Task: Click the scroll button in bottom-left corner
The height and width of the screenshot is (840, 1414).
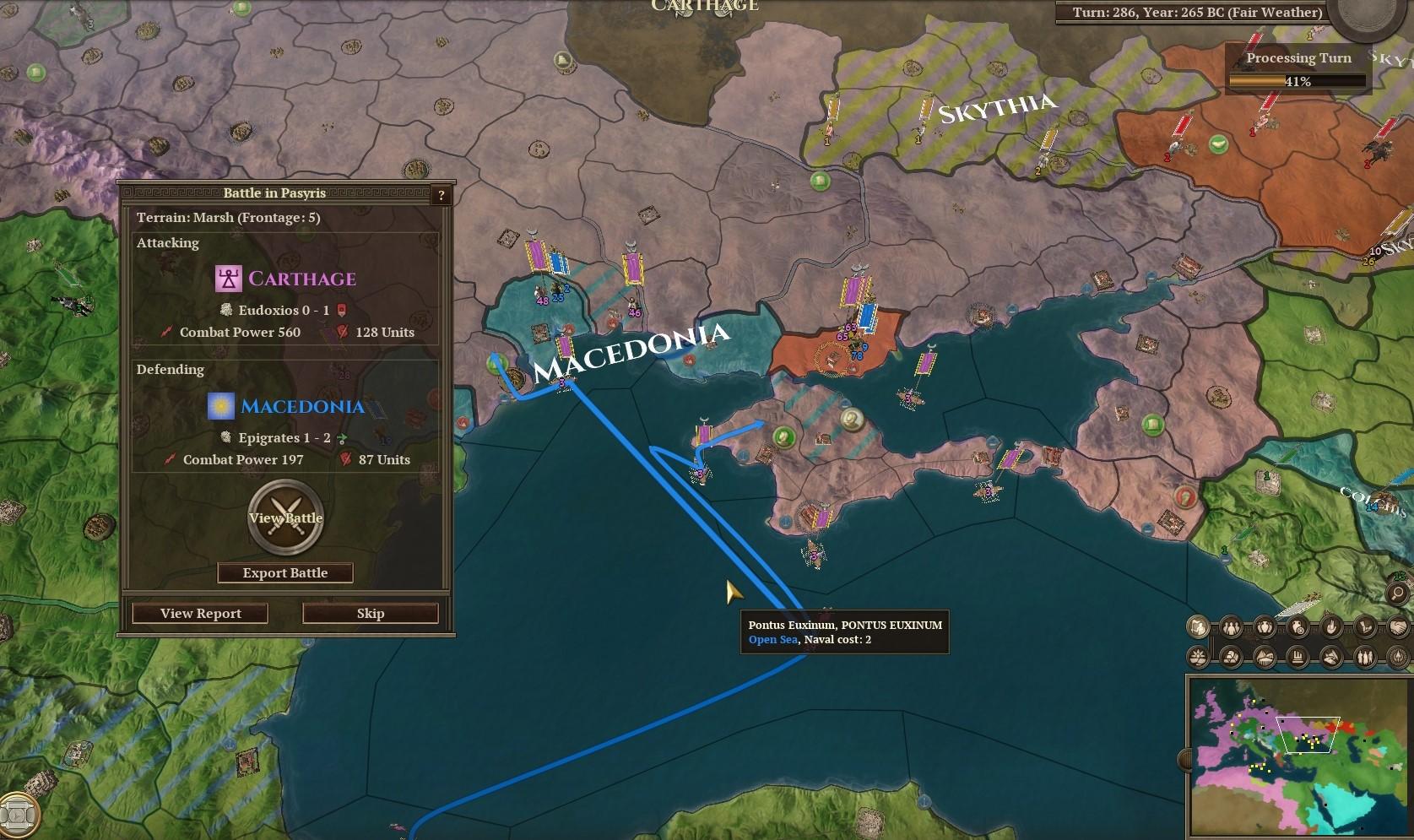Action: [19, 815]
